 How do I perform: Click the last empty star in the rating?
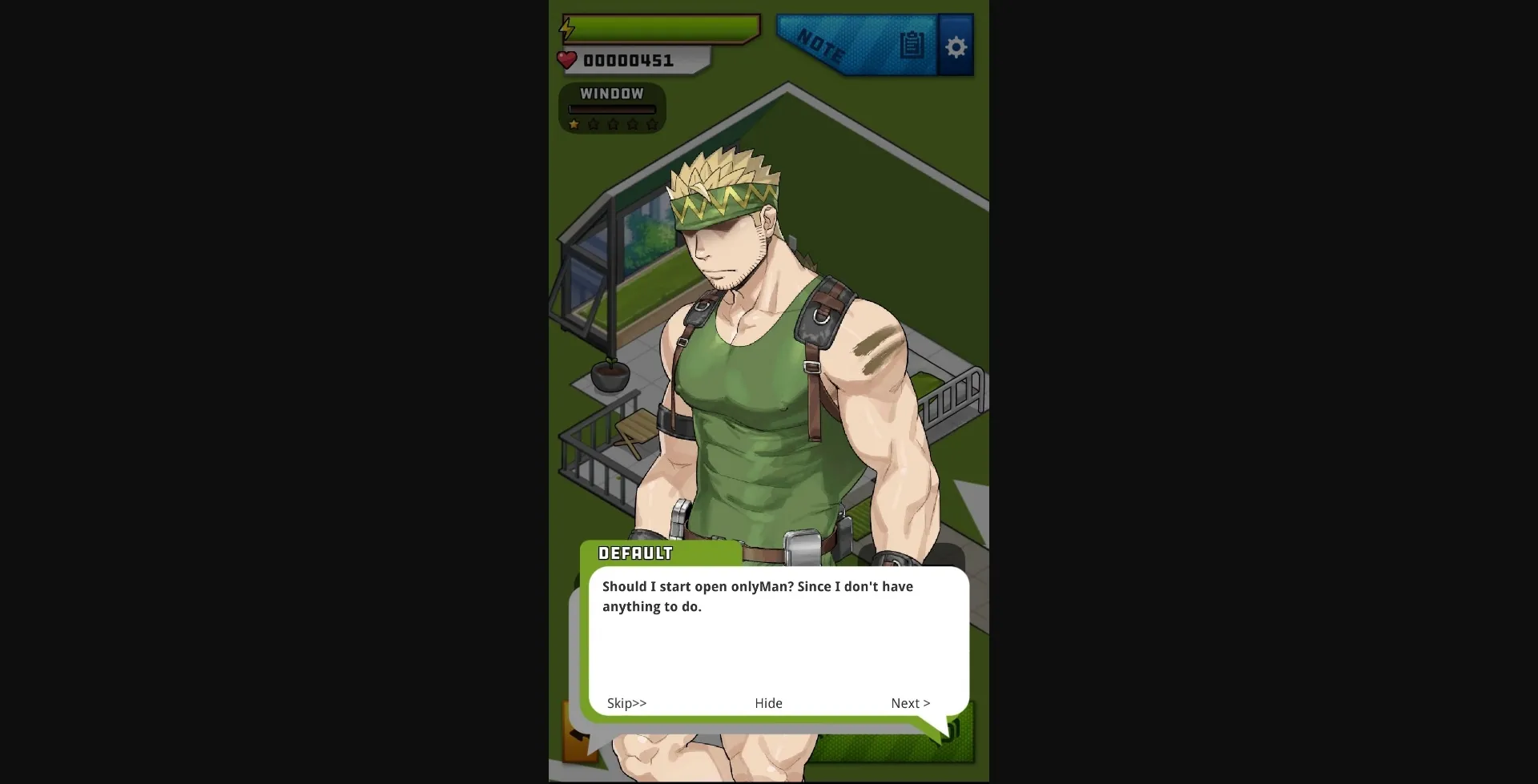point(653,124)
